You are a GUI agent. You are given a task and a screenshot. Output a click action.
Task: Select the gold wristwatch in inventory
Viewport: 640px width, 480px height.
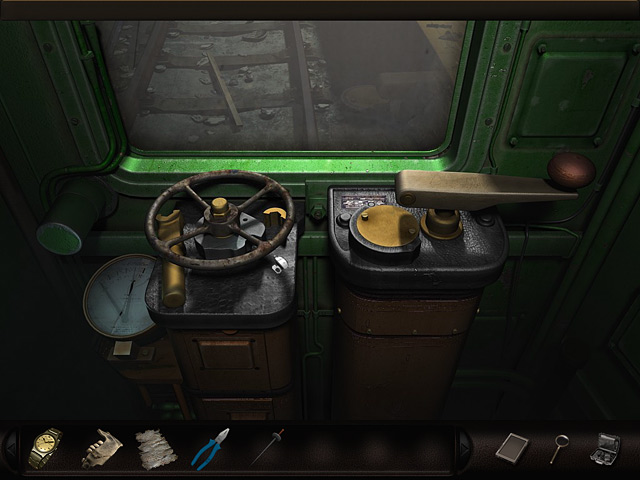45,447
